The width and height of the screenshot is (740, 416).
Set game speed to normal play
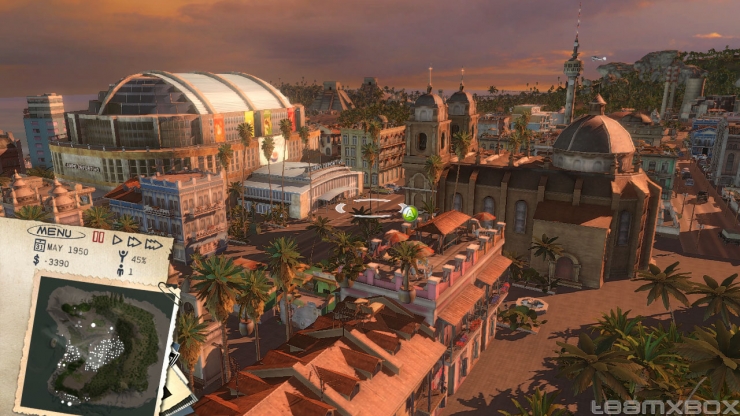coord(116,240)
